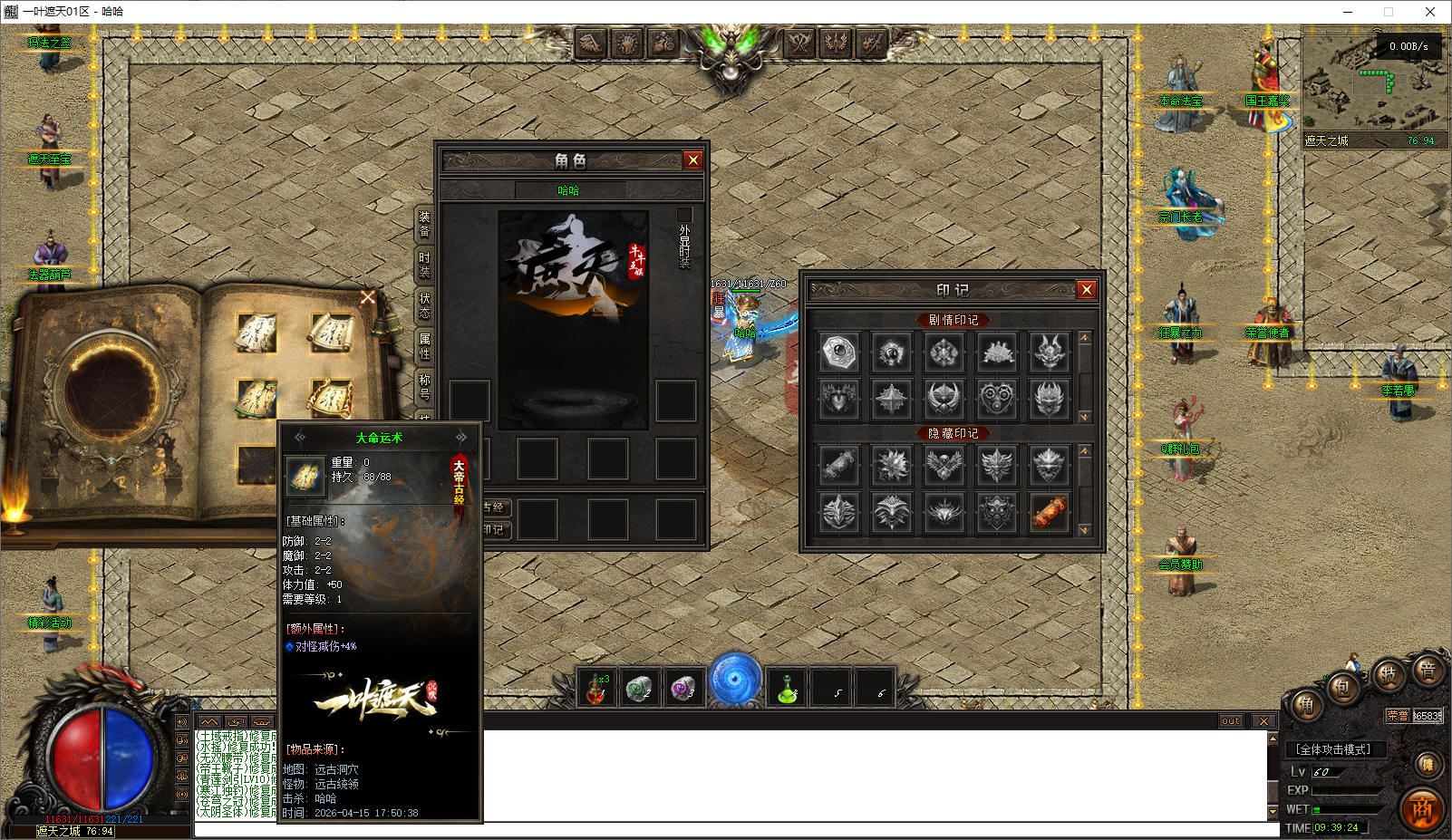Toggle the 外显时装 checkbox
Image resolution: width=1452 pixels, height=840 pixels.
pos(684,215)
